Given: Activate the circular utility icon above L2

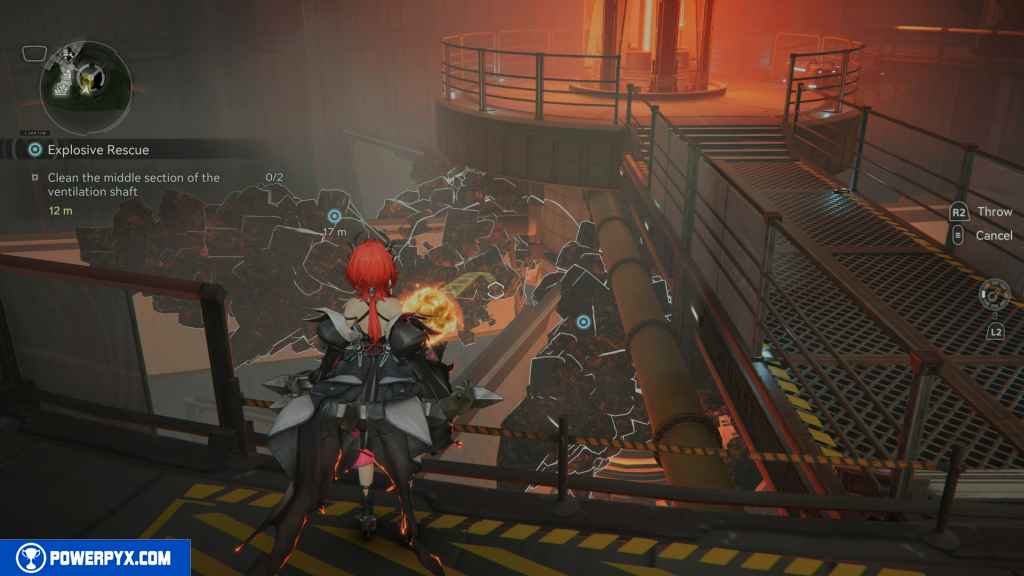Looking at the screenshot, I should click(x=995, y=295).
